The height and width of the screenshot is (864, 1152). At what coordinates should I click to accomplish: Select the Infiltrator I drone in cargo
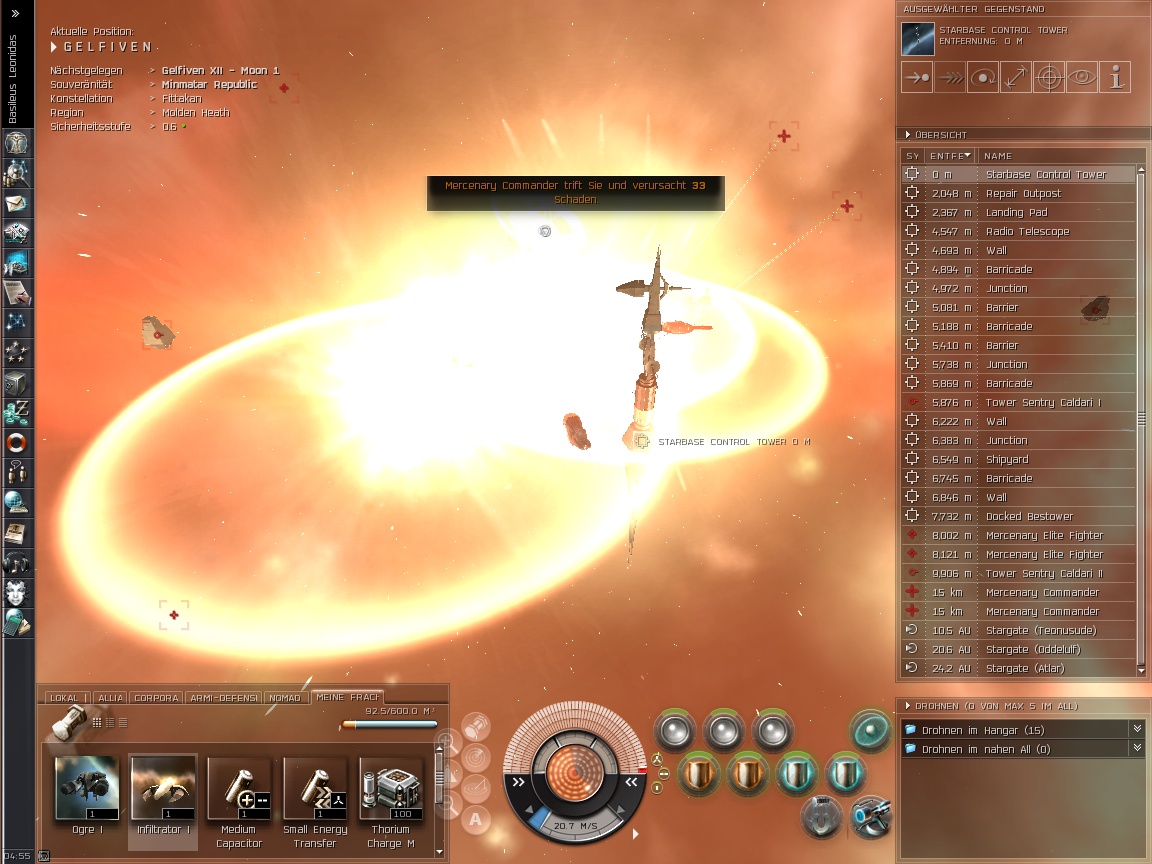click(x=162, y=789)
